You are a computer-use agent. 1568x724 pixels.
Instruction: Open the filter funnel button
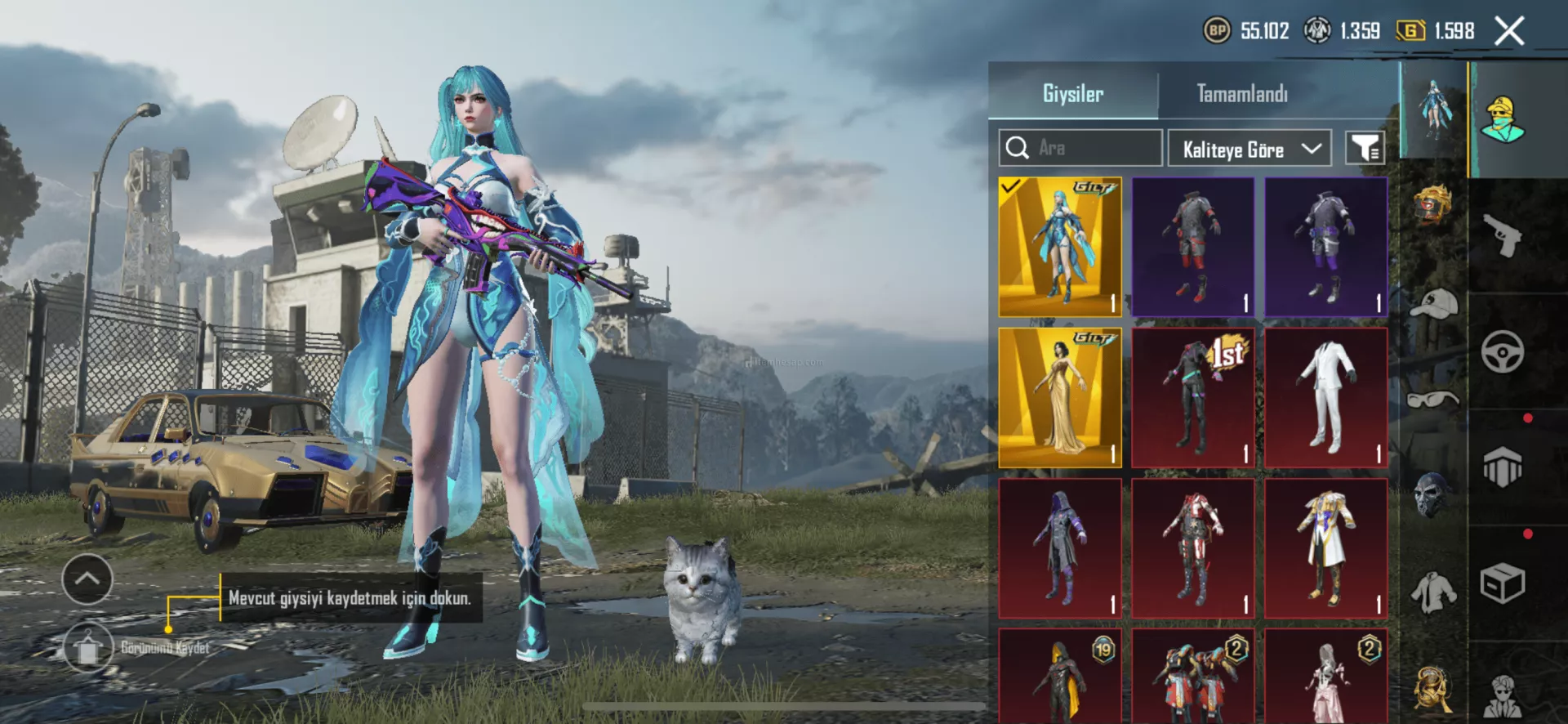[x=1365, y=149]
